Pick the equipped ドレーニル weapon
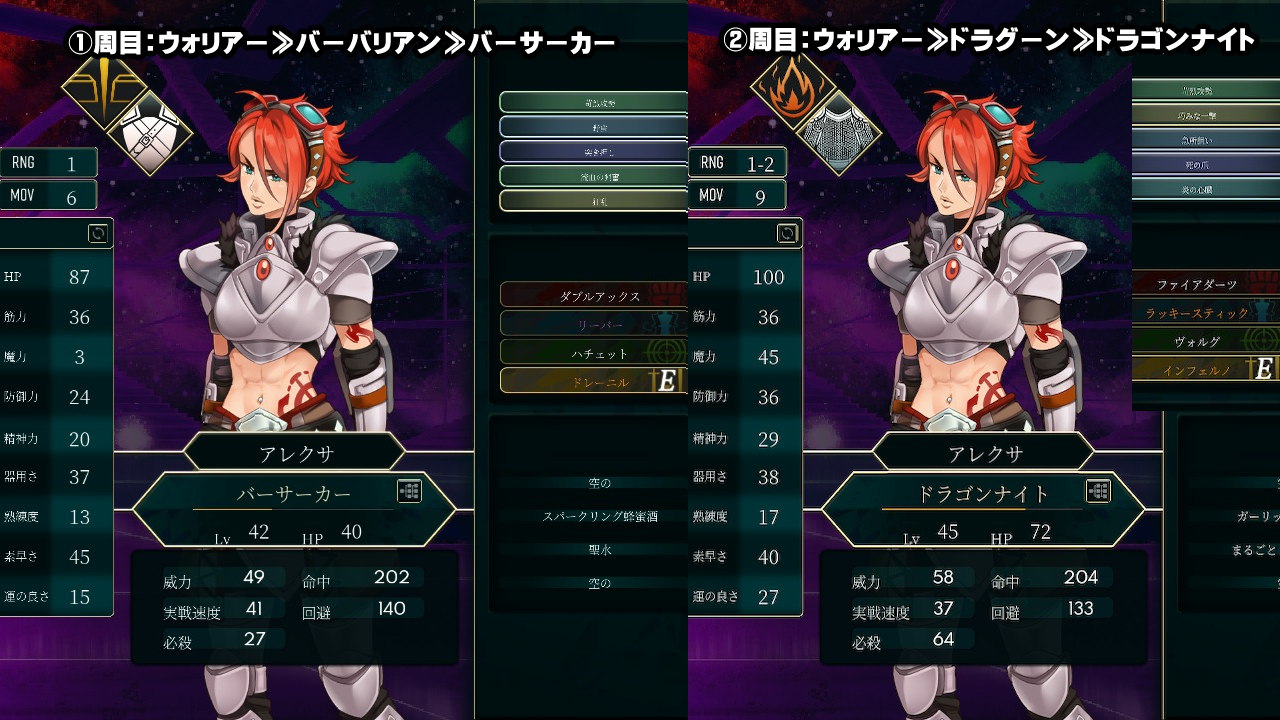The height and width of the screenshot is (720, 1280). coord(592,382)
